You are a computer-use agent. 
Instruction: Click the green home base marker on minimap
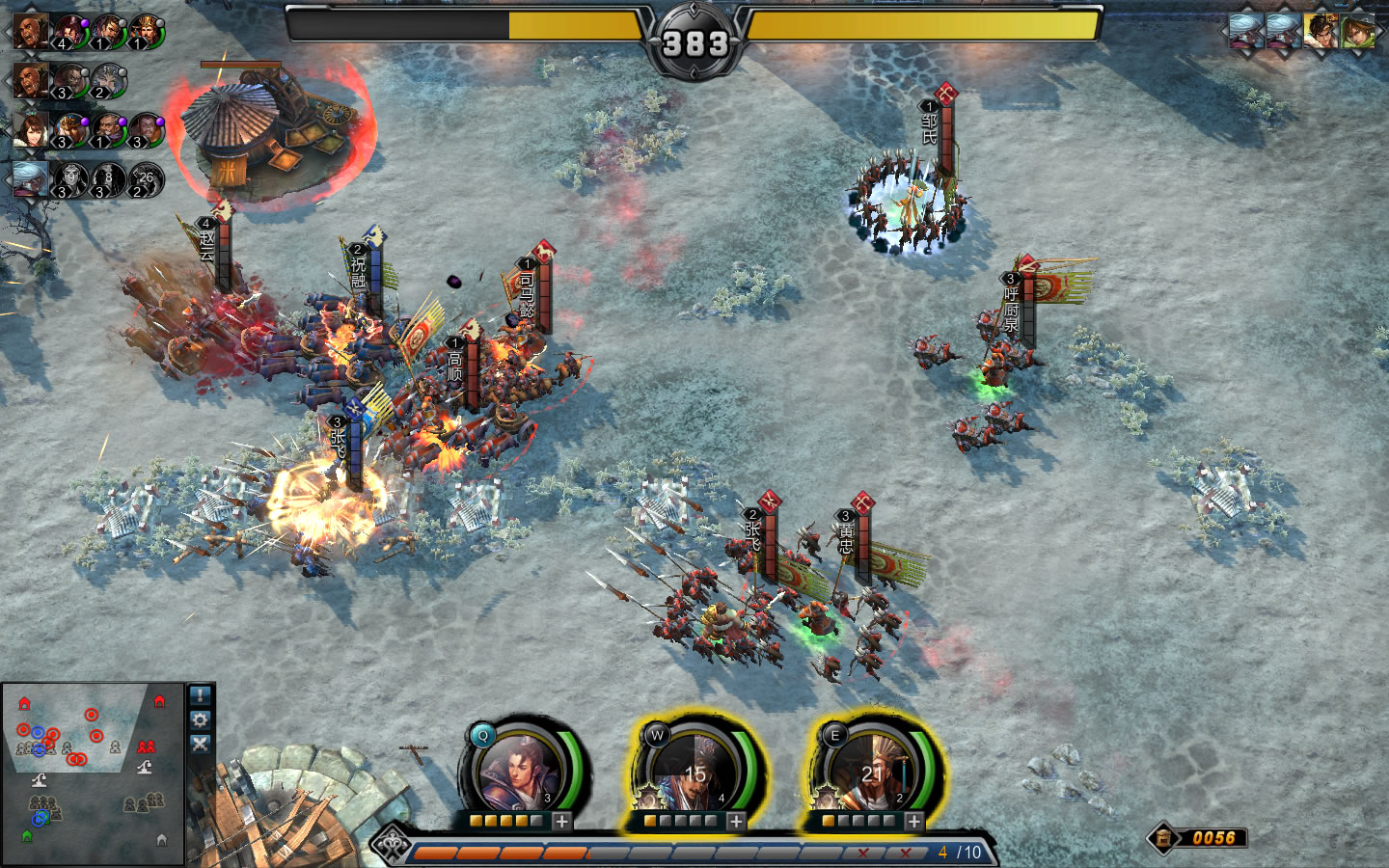coord(26,835)
